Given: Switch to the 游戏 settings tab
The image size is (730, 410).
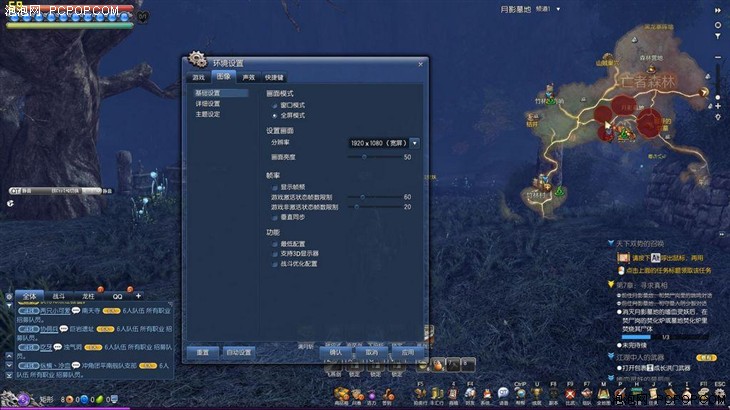Looking at the screenshot, I should coord(199,77).
